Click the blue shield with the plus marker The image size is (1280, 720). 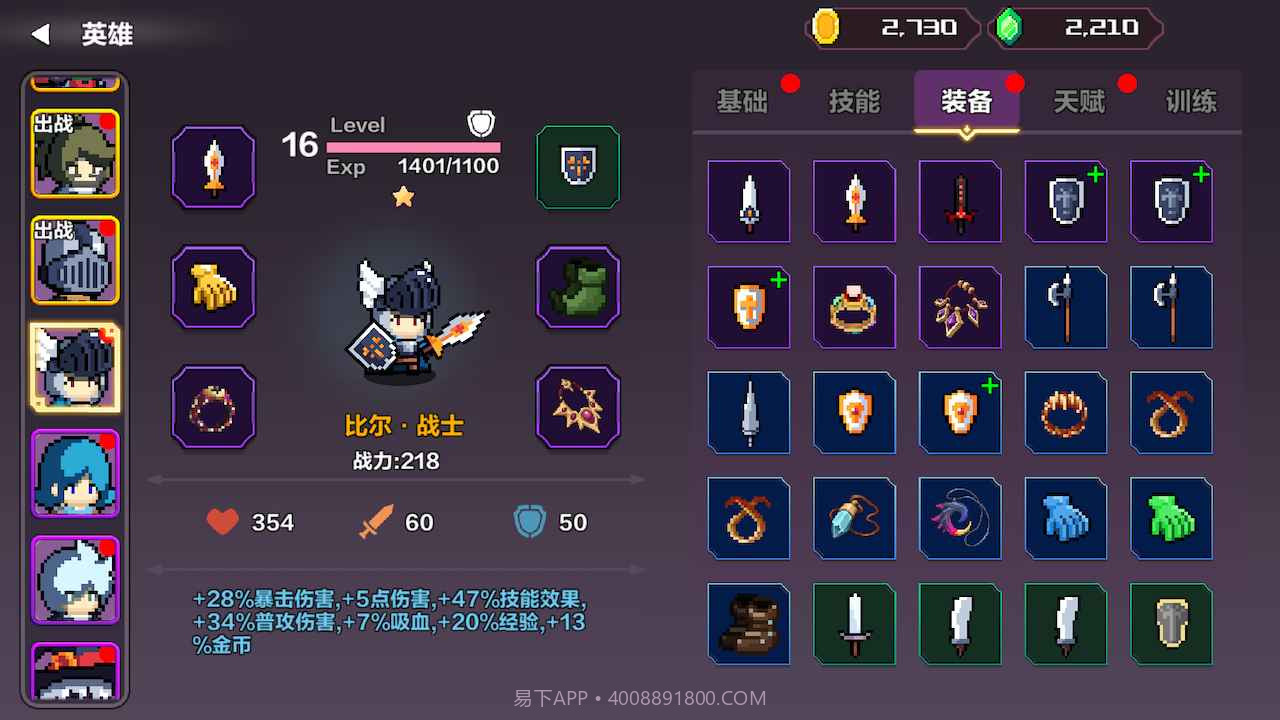pos(1066,202)
